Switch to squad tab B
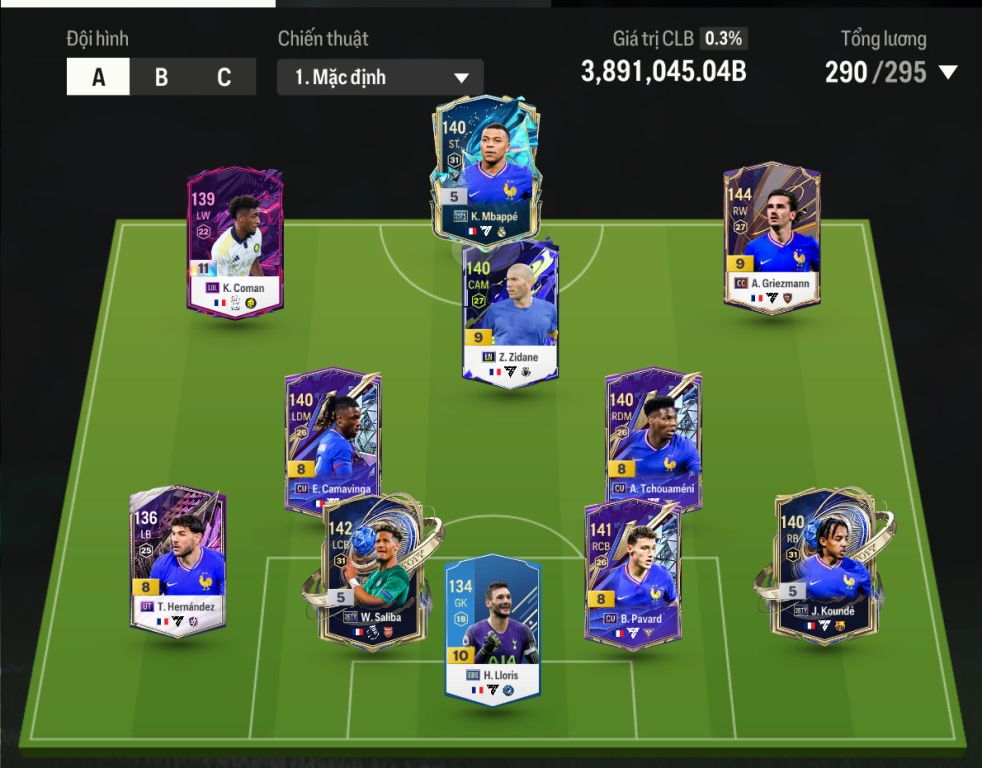Viewport: 982px width, 768px height. click(161, 77)
